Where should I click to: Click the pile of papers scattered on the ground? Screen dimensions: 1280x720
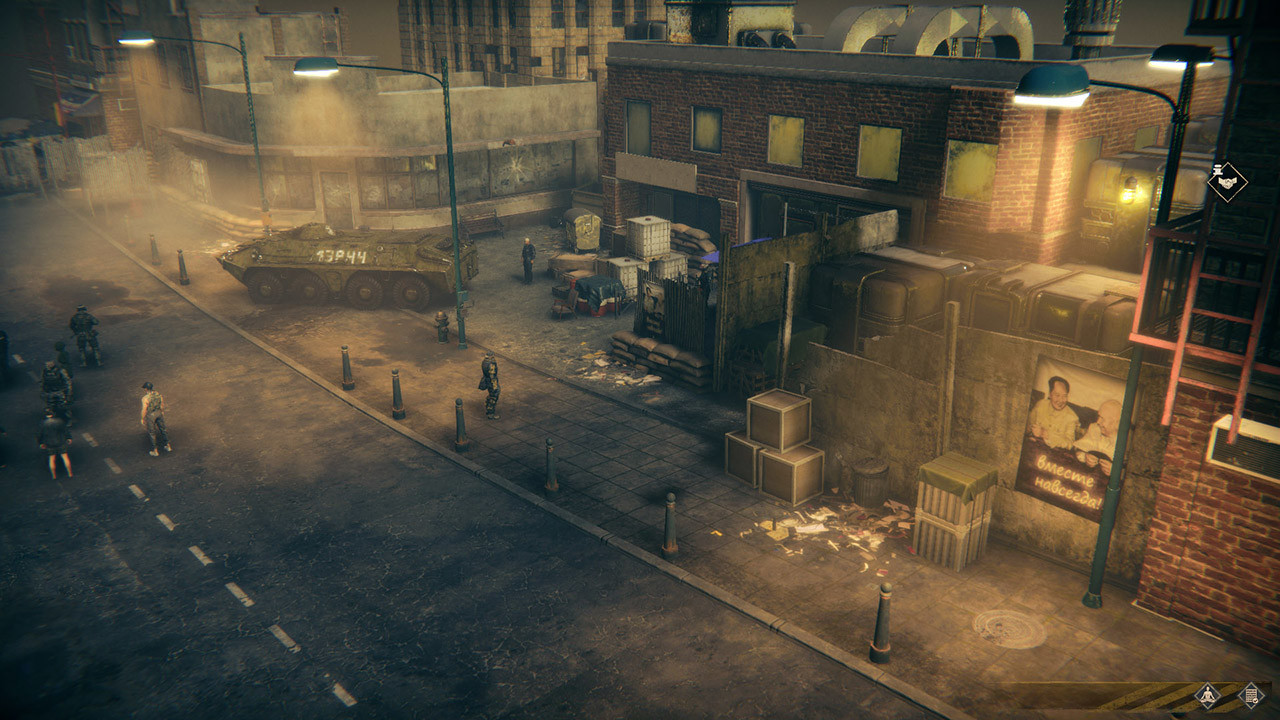[x=830, y=525]
